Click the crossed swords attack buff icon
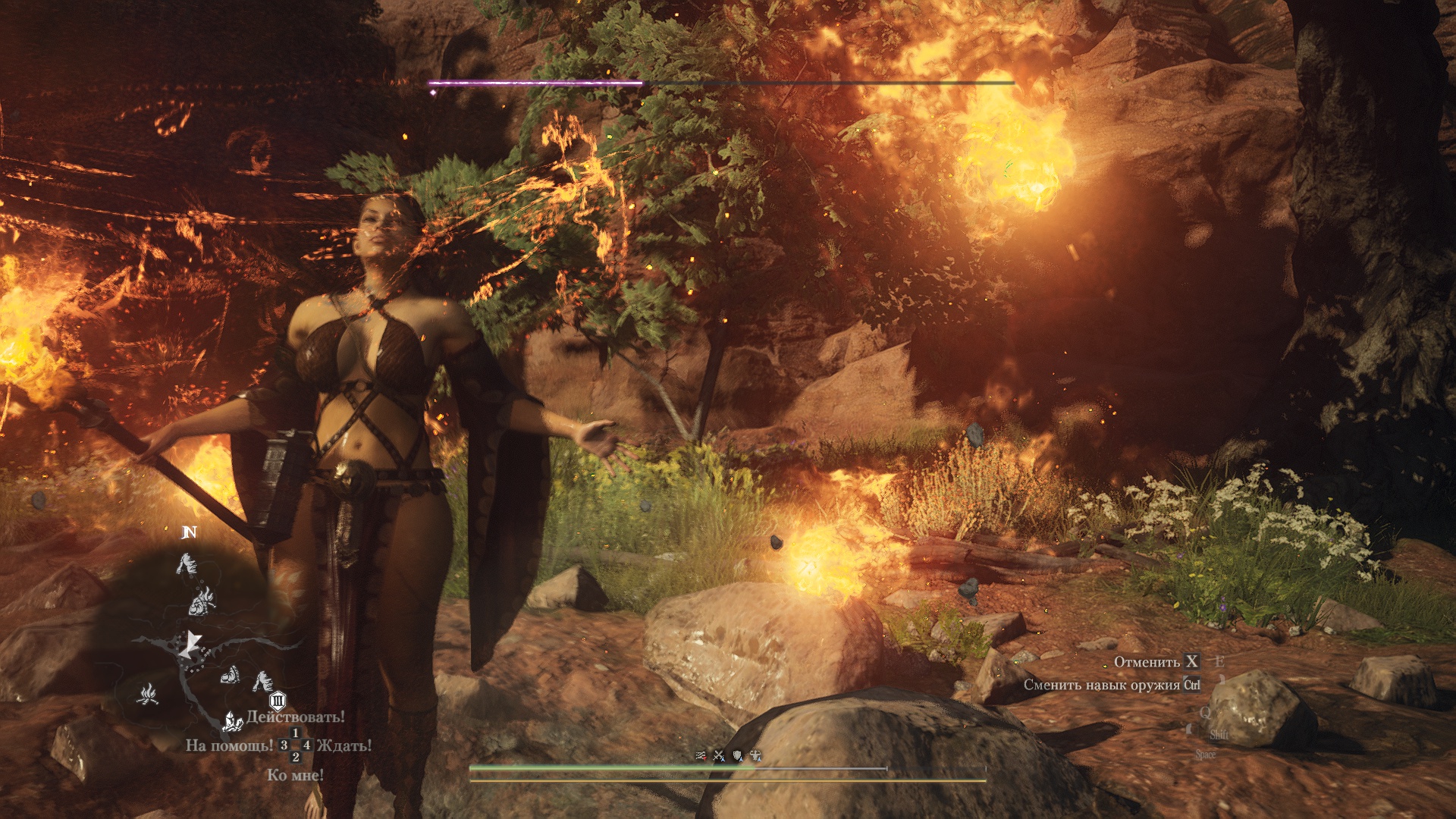The image size is (1456, 819). pos(719,755)
